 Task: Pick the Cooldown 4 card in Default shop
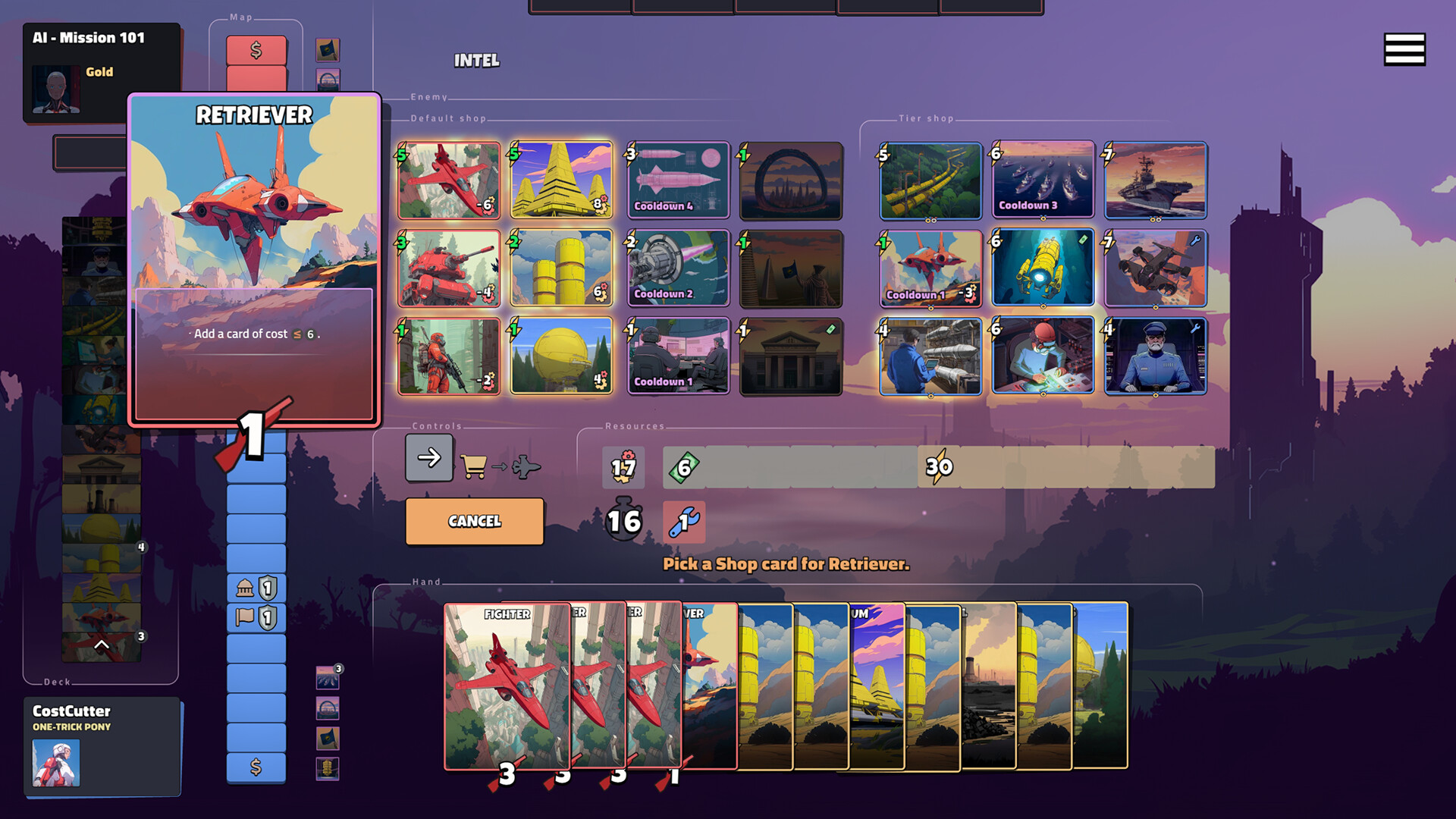pos(677,180)
